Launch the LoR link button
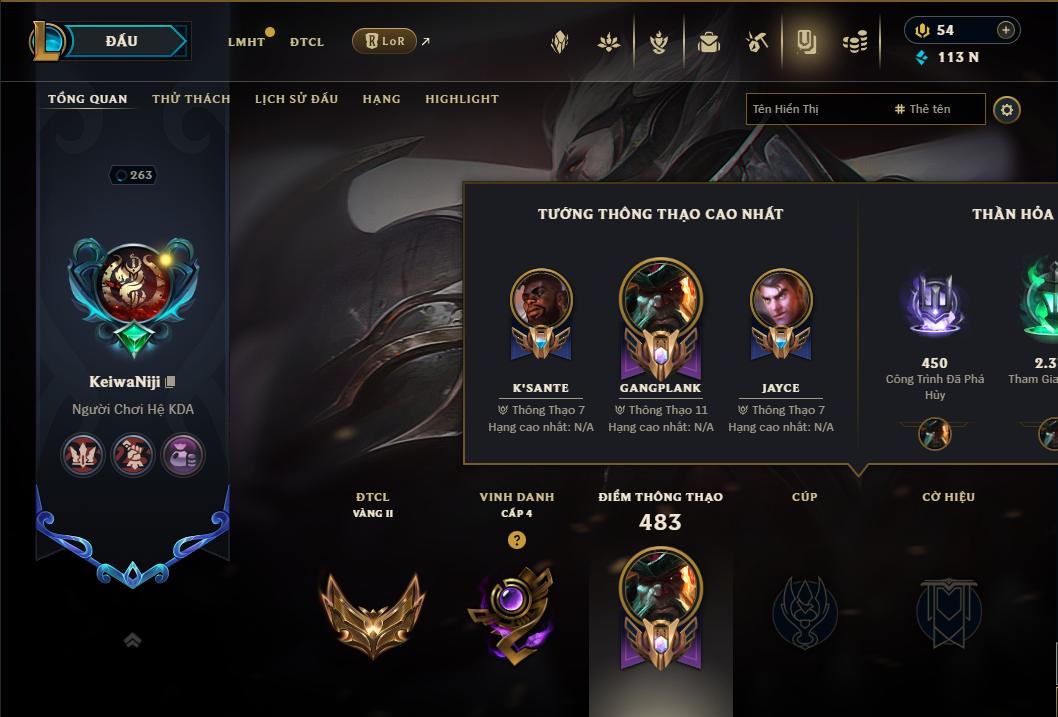Screen dimensions: 1058x717 (x=384, y=41)
